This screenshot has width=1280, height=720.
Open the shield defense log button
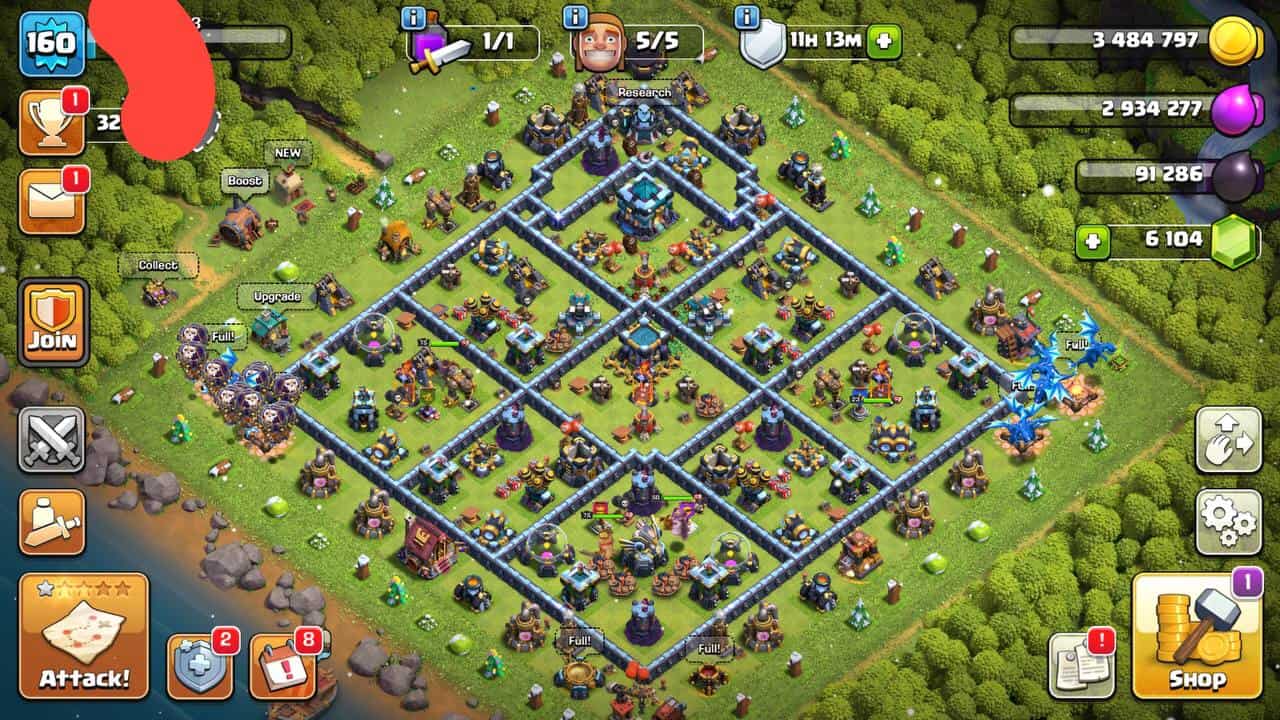pyautogui.click(x=200, y=665)
